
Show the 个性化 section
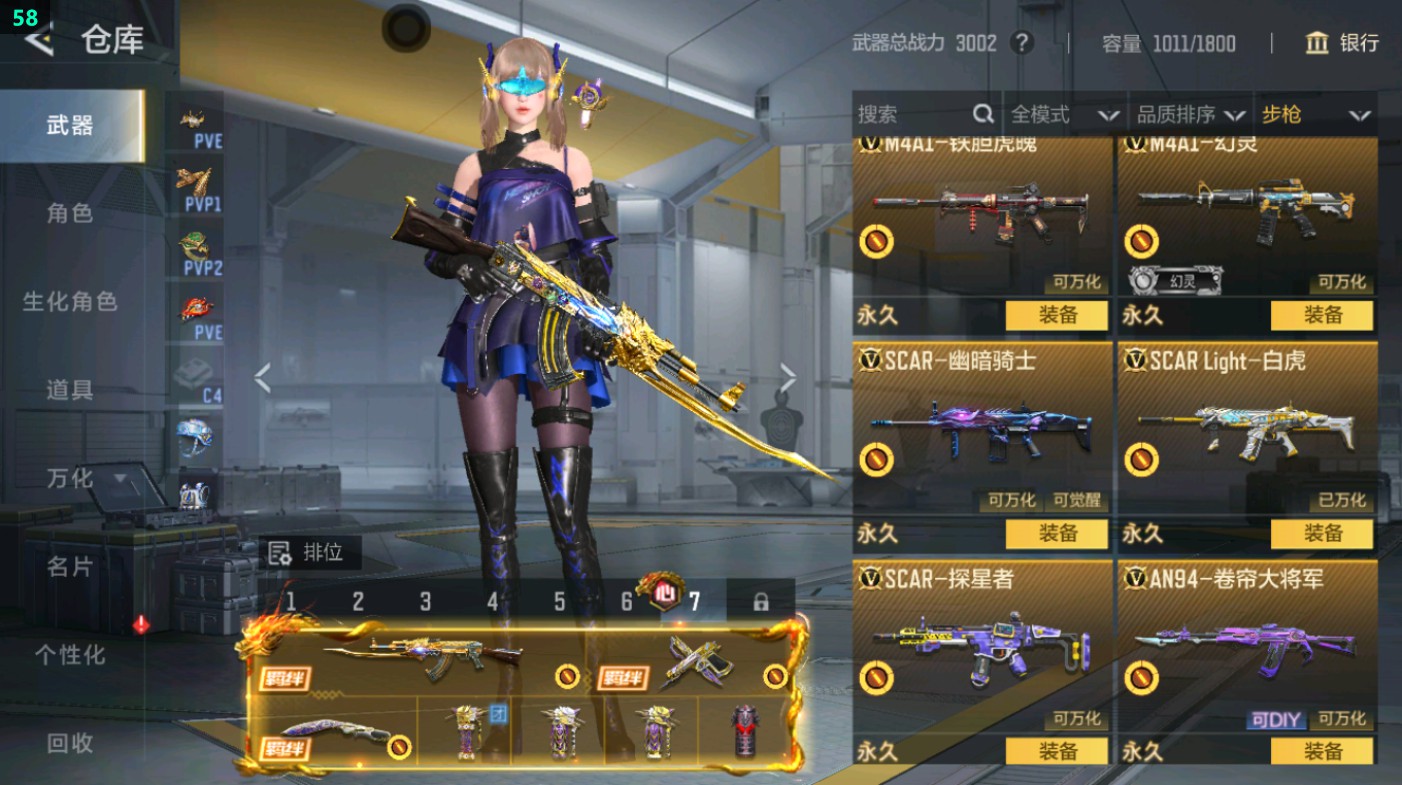[x=70, y=655]
